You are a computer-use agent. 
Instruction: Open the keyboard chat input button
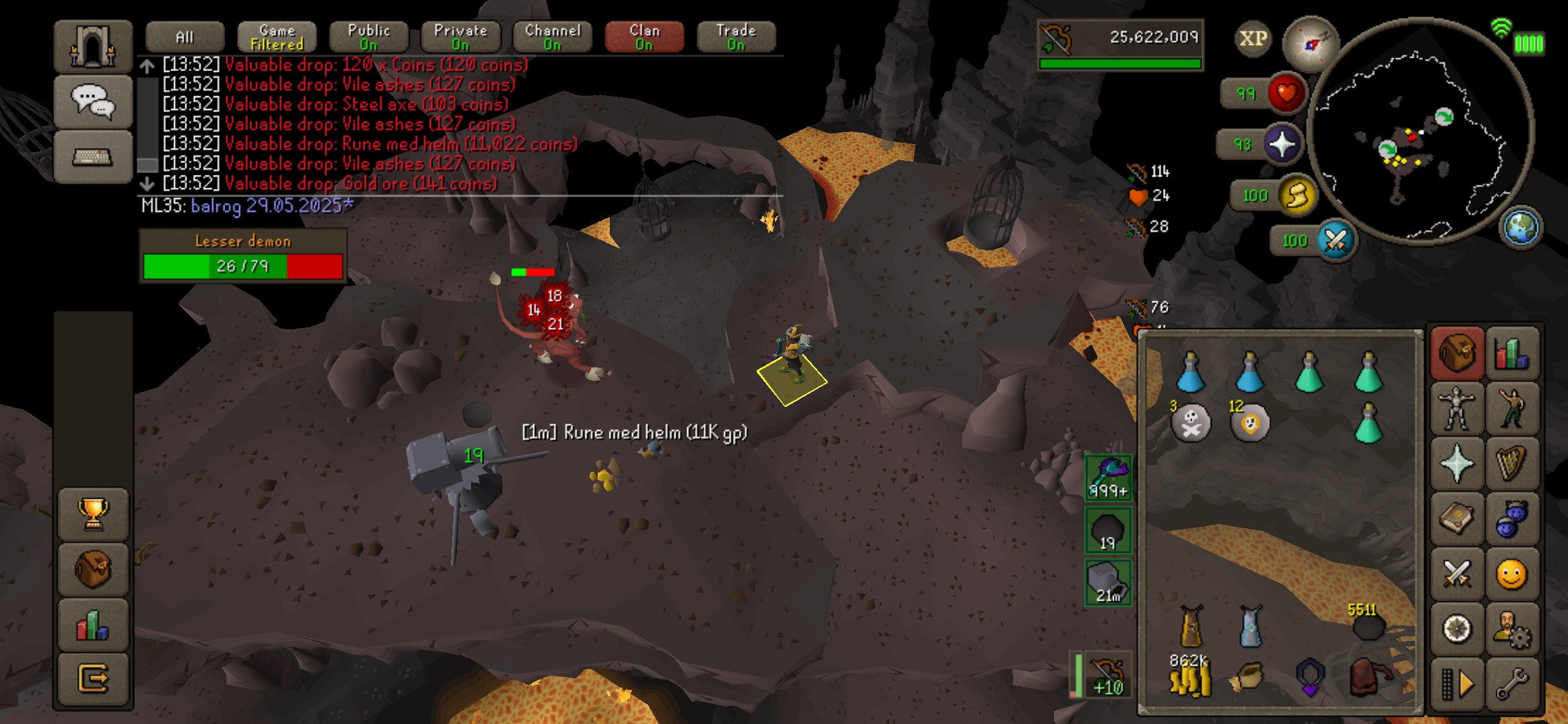(92, 157)
